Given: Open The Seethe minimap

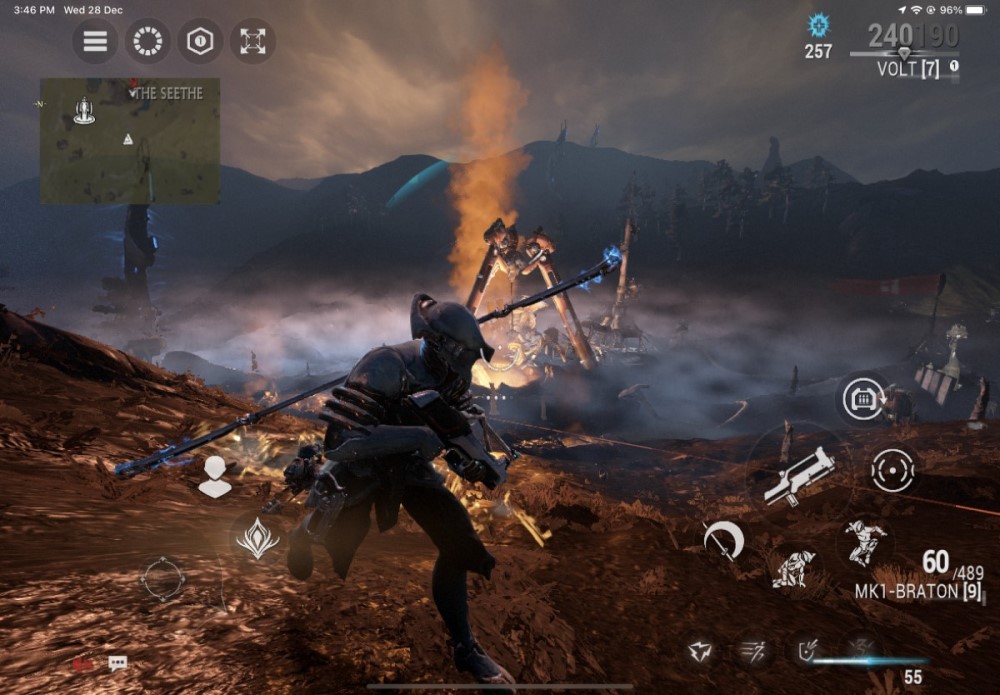Looking at the screenshot, I should point(130,141).
